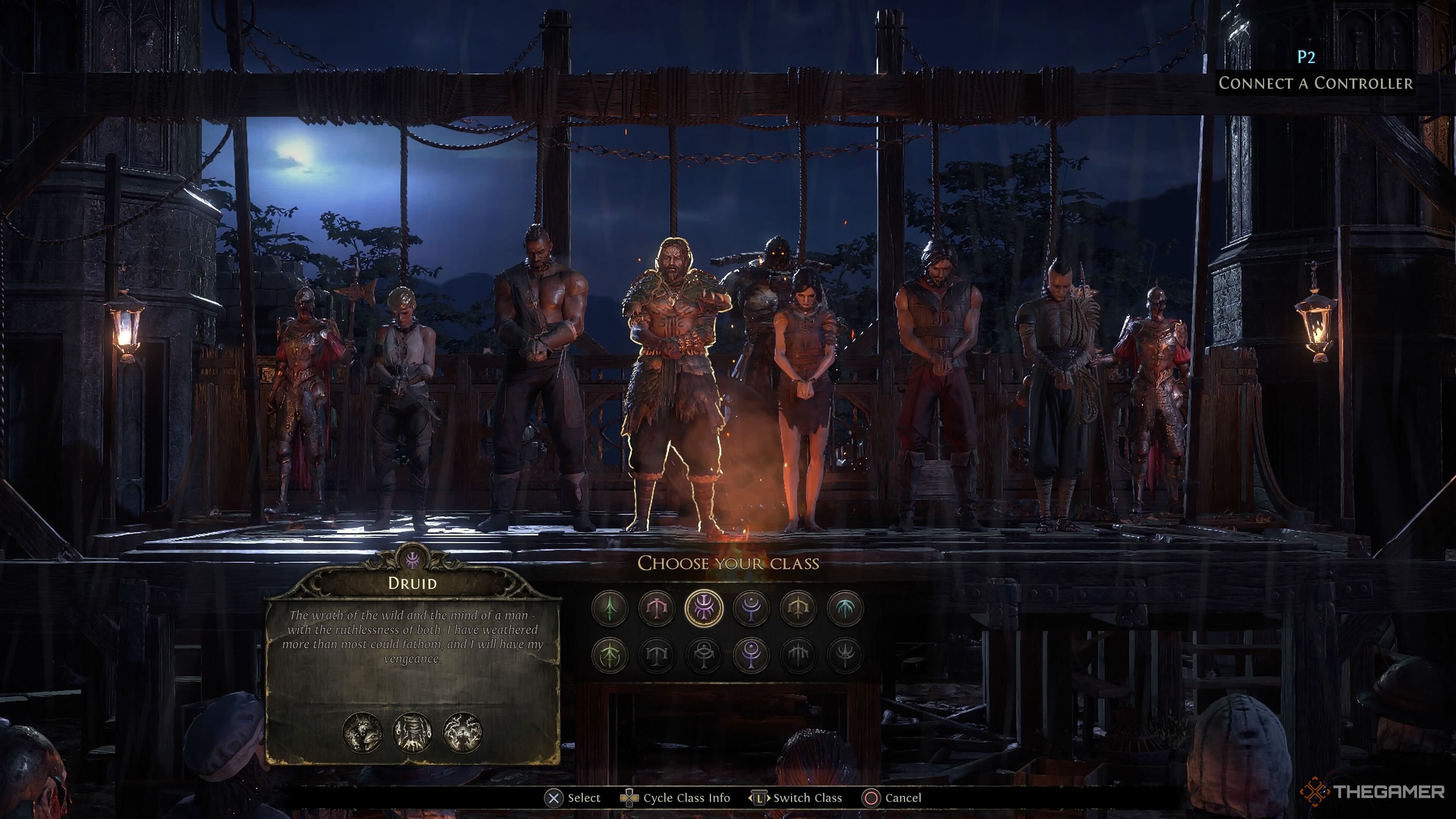Viewport: 1456px width, 819px height.
Task: Choose the pink arch class emblem
Action: (656, 608)
